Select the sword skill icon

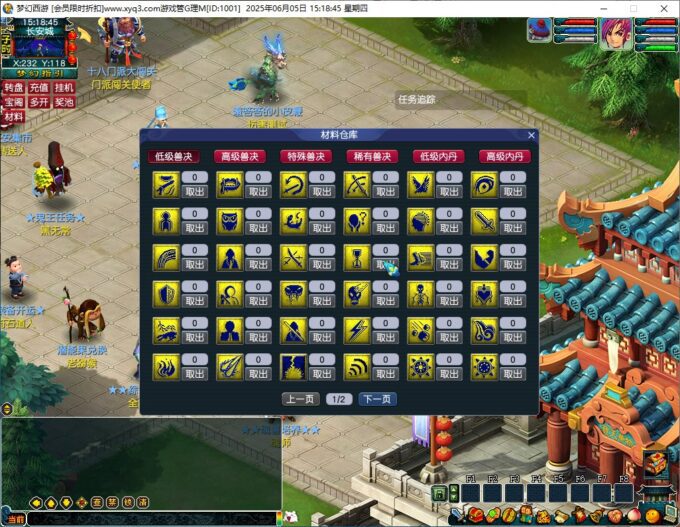(485, 221)
